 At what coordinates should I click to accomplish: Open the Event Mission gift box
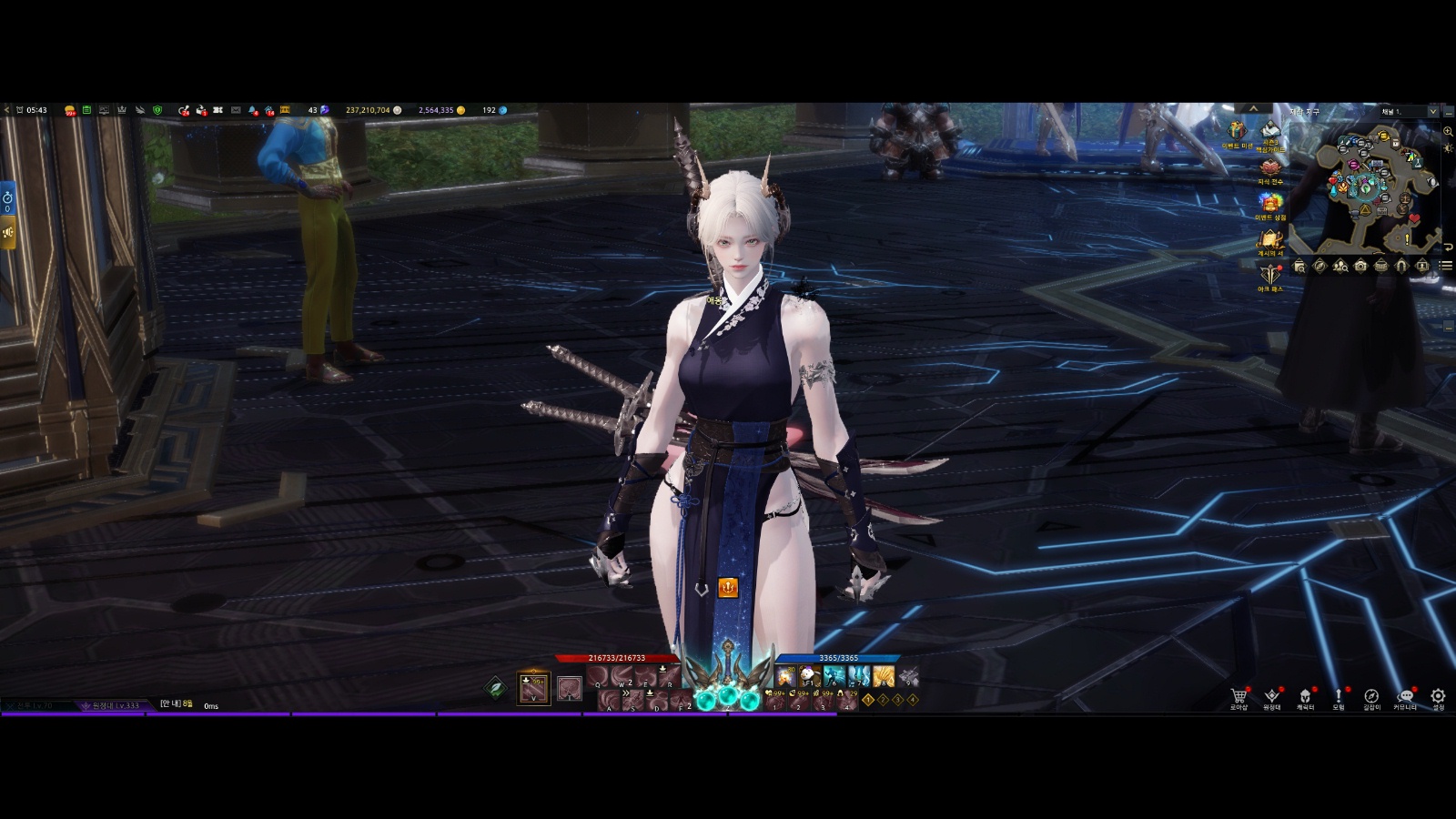[x=1238, y=130]
